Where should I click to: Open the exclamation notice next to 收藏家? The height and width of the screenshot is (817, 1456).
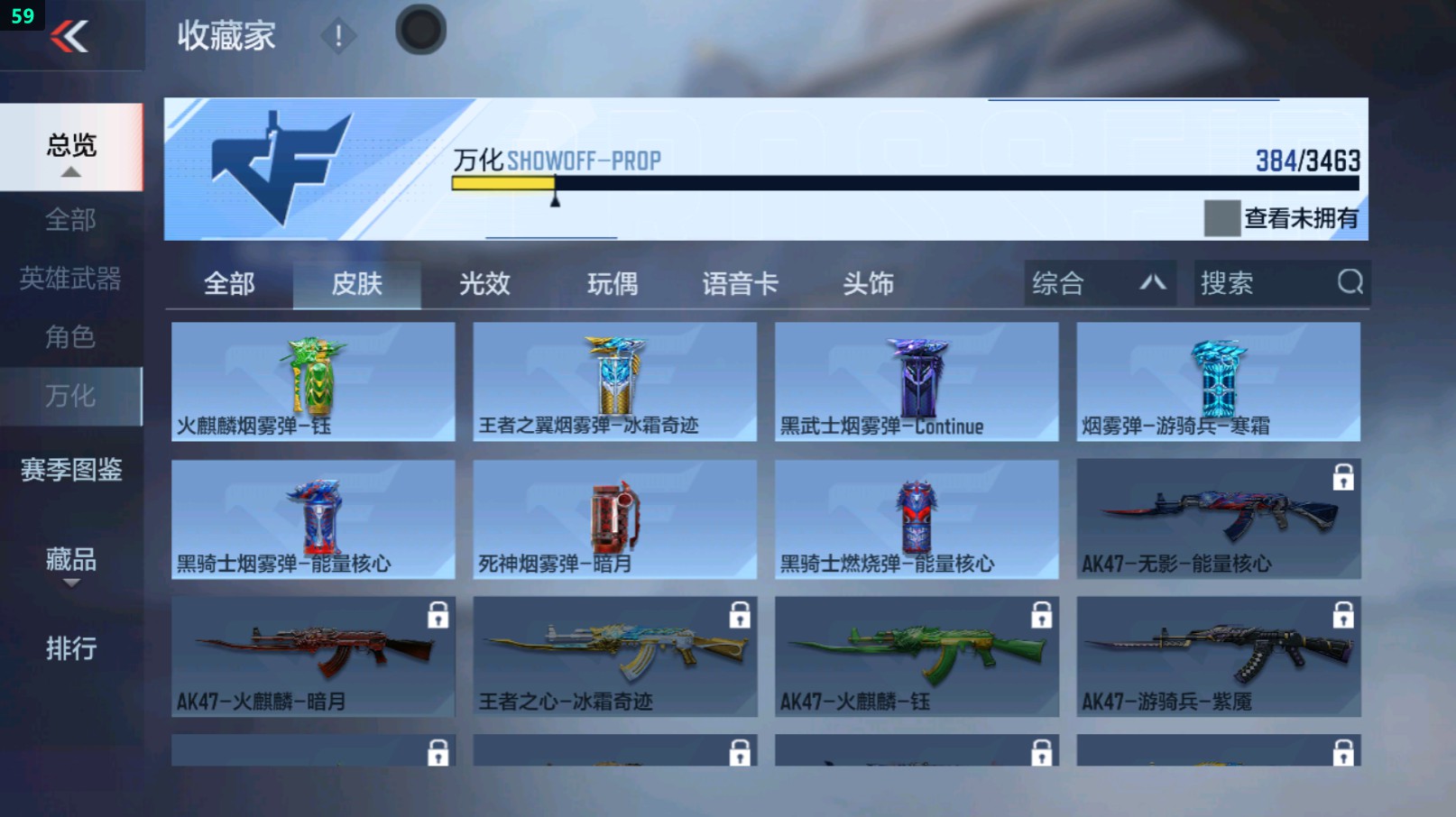338,38
